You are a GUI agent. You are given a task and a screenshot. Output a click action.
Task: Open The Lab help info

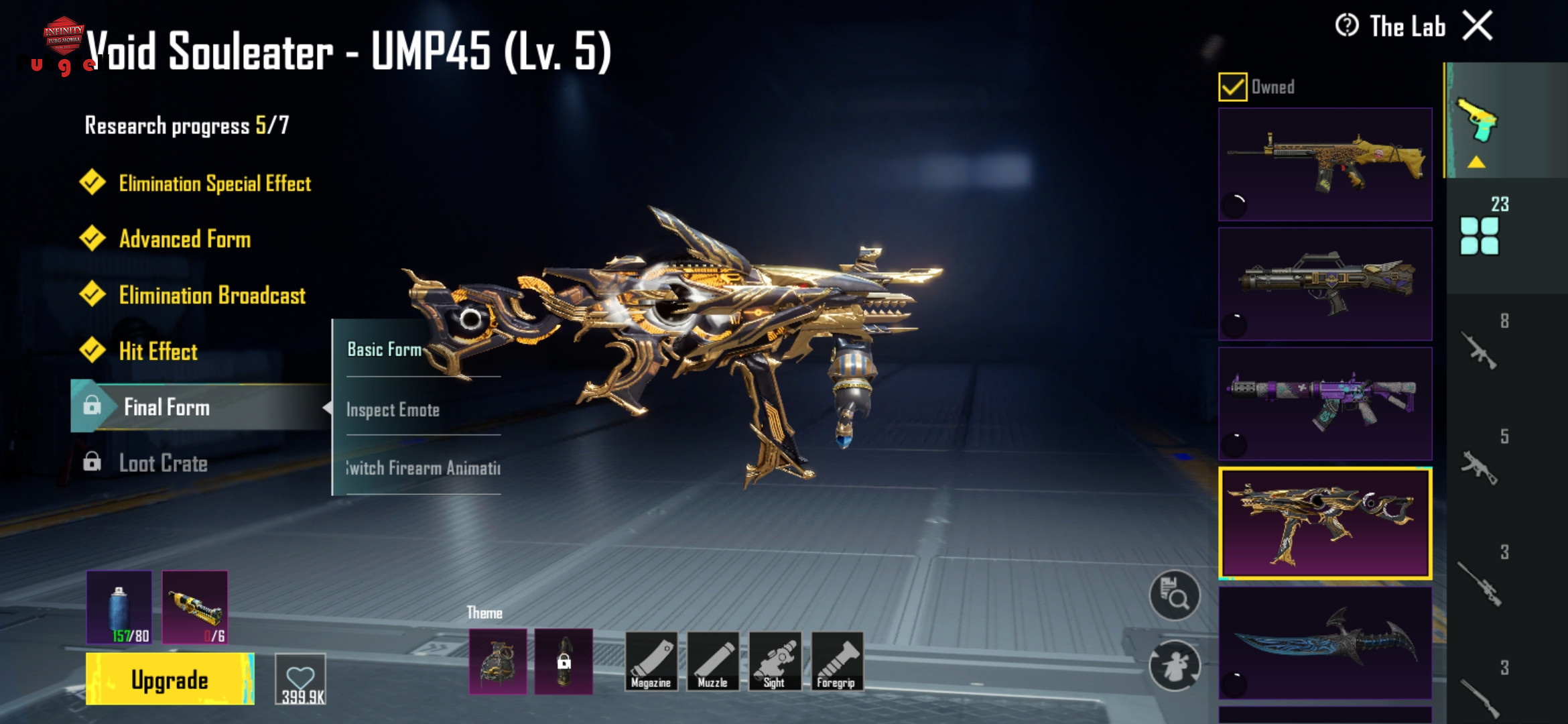(1346, 26)
